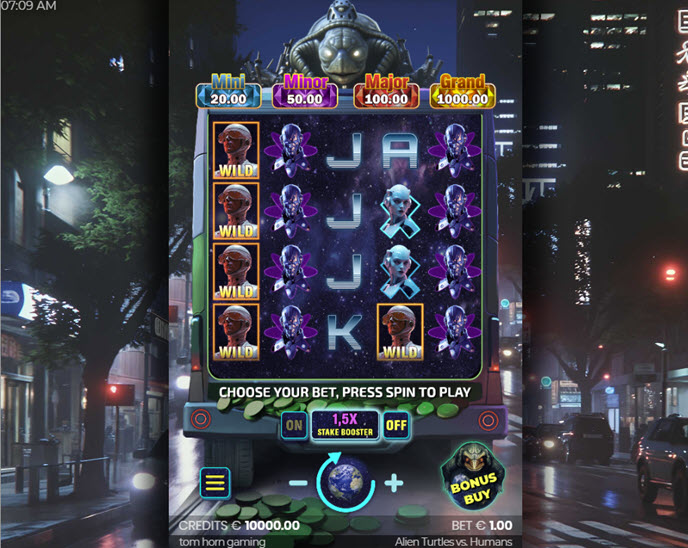Spin the reels with the Earth button

[344, 482]
